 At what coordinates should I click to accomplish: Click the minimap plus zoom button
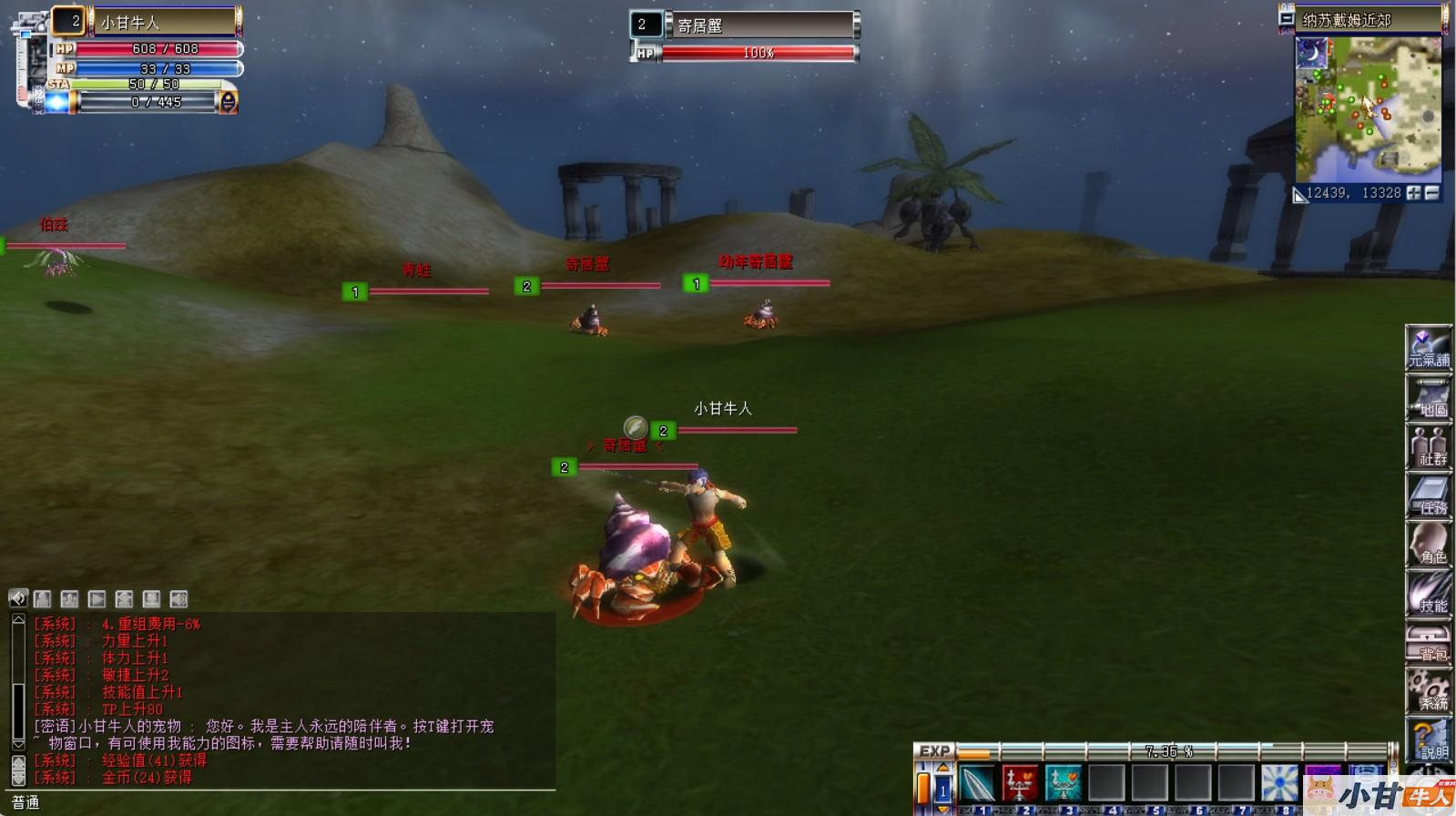click(x=1413, y=193)
